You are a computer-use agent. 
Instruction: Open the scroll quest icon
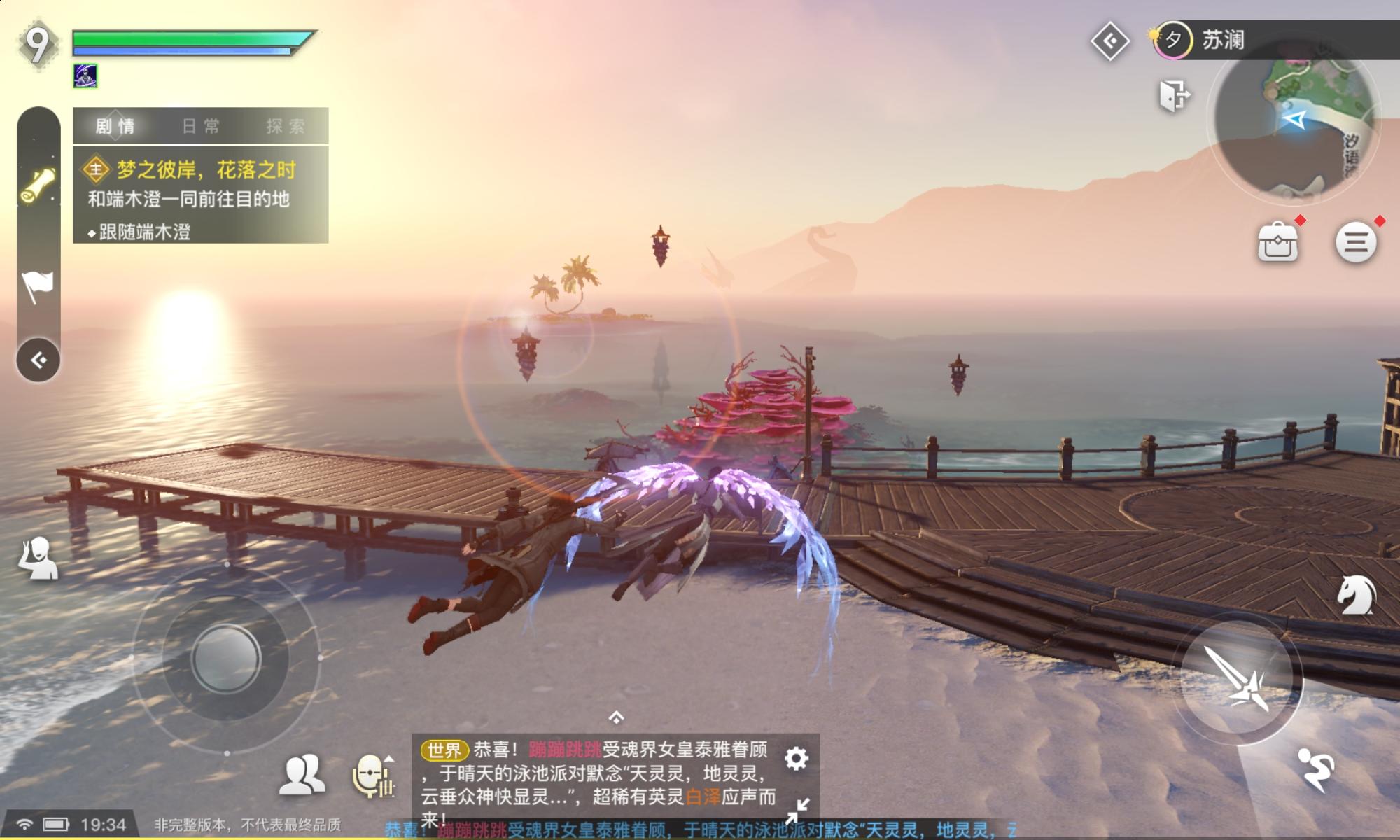38,184
